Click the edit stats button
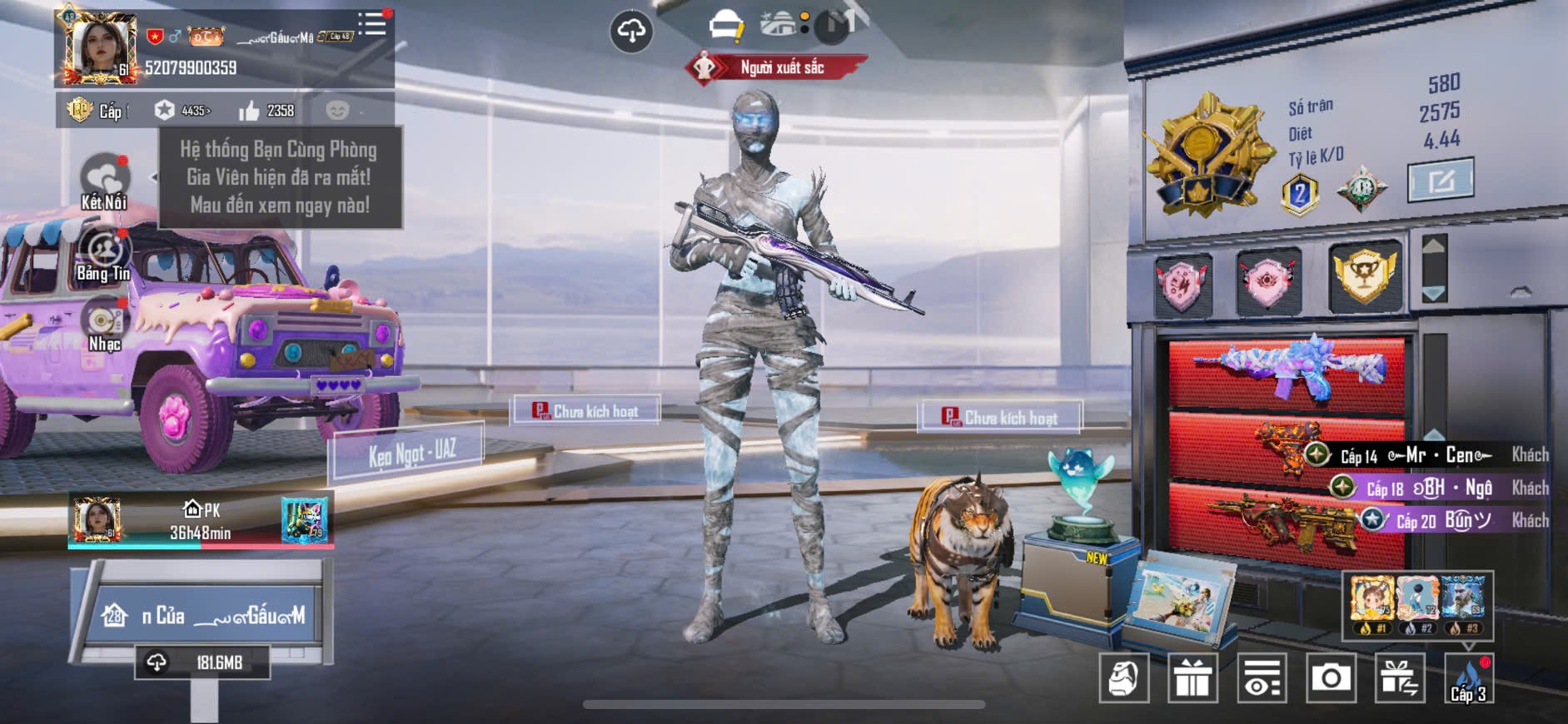Image resolution: width=1568 pixels, height=724 pixels. [x=1440, y=180]
